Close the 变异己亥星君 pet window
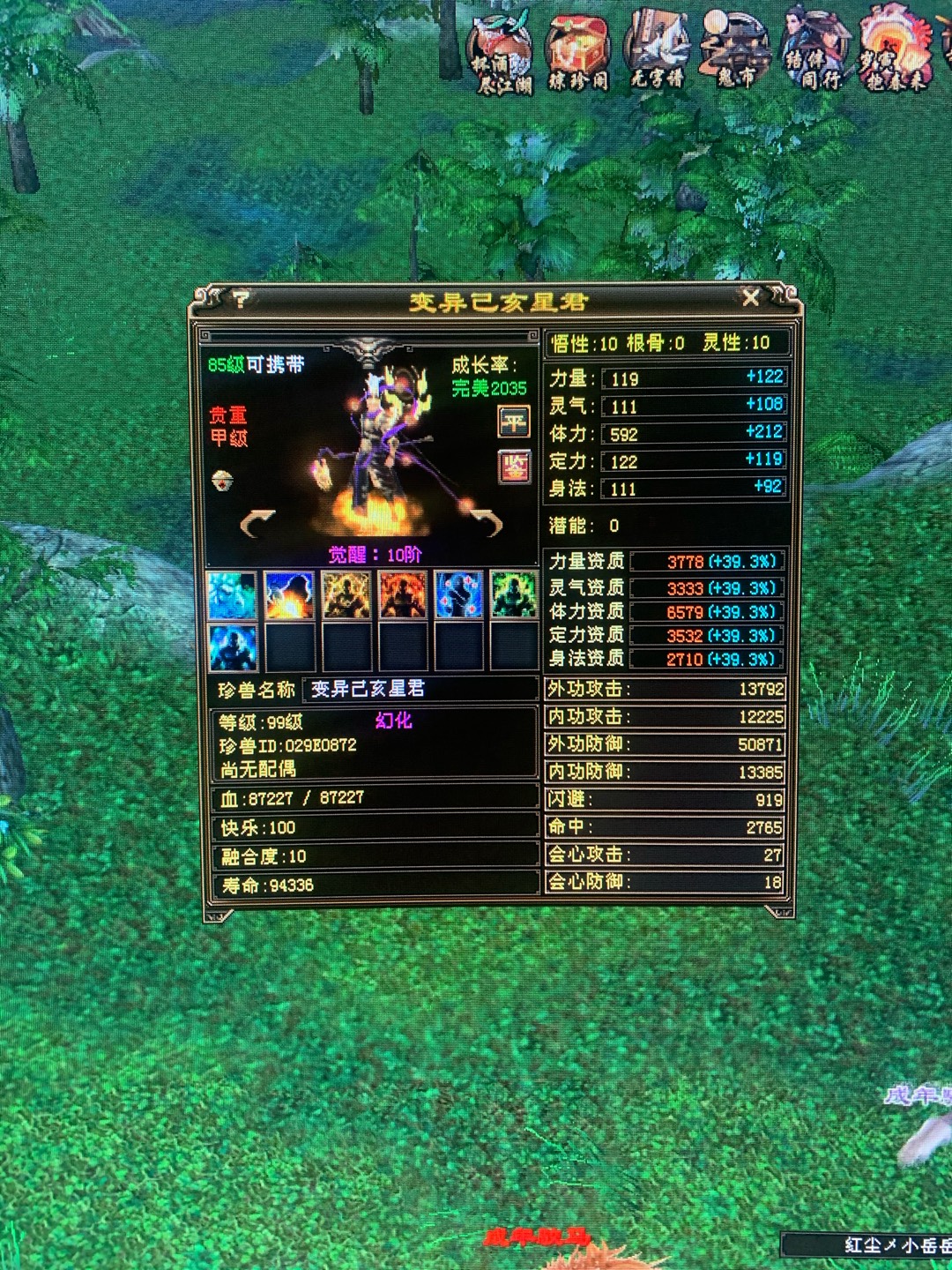 point(750,298)
